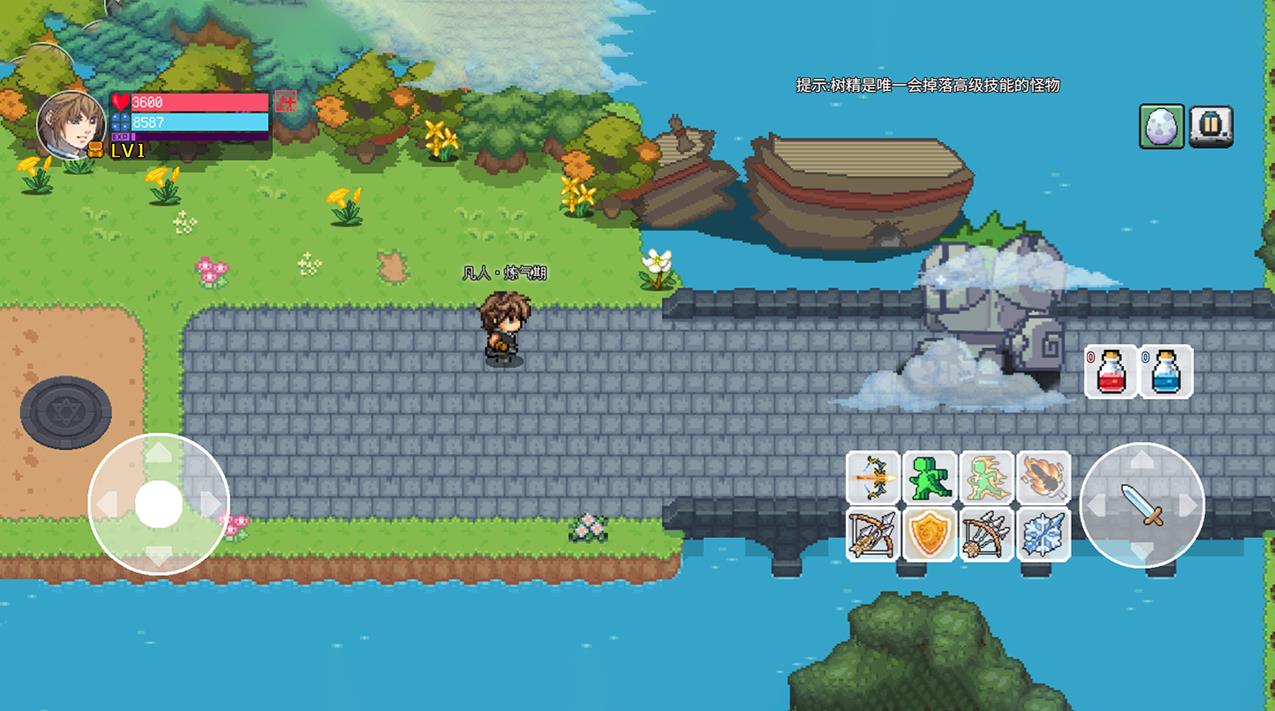Attack with the sword button
Viewport: 1275px width, 711px height.
[x=1143, y=505]
